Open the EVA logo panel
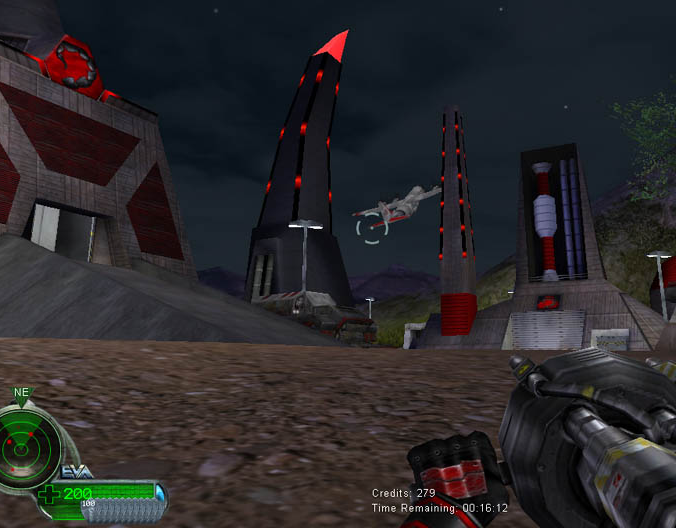The height and width of the screenshot is (528, 676). tap(78, 471)
